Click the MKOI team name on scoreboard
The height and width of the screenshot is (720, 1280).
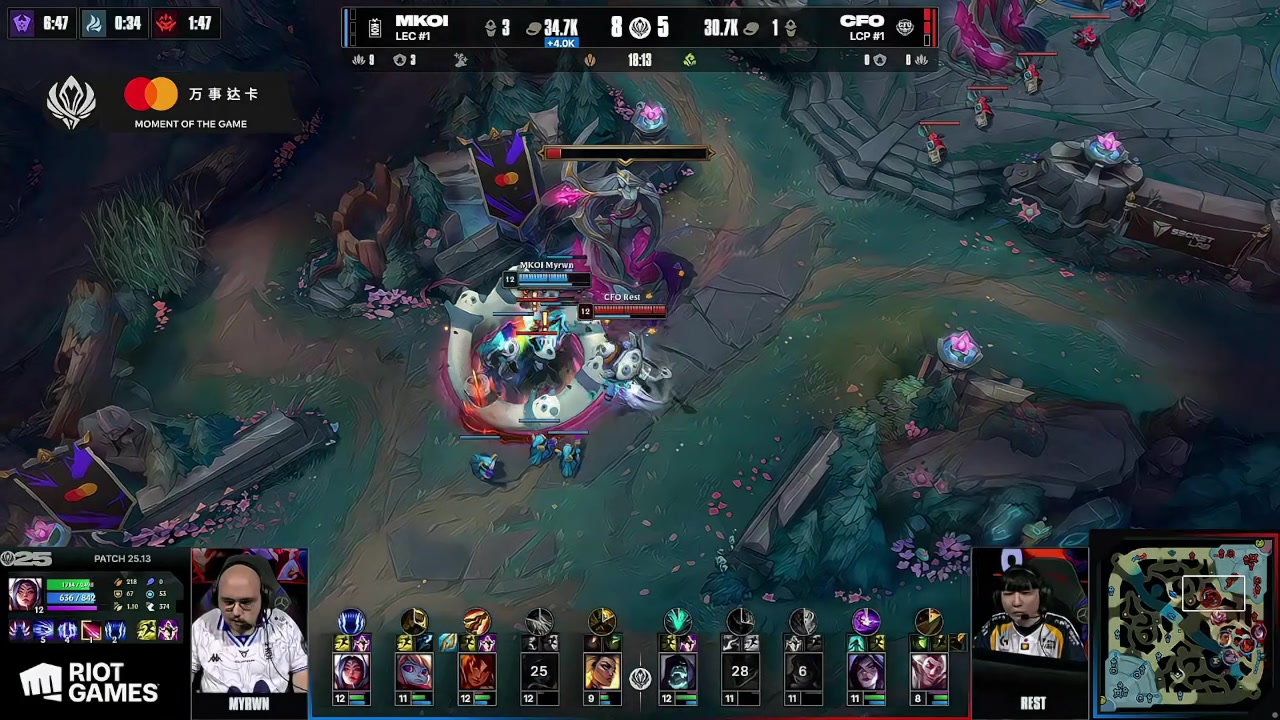click(421, 21)
